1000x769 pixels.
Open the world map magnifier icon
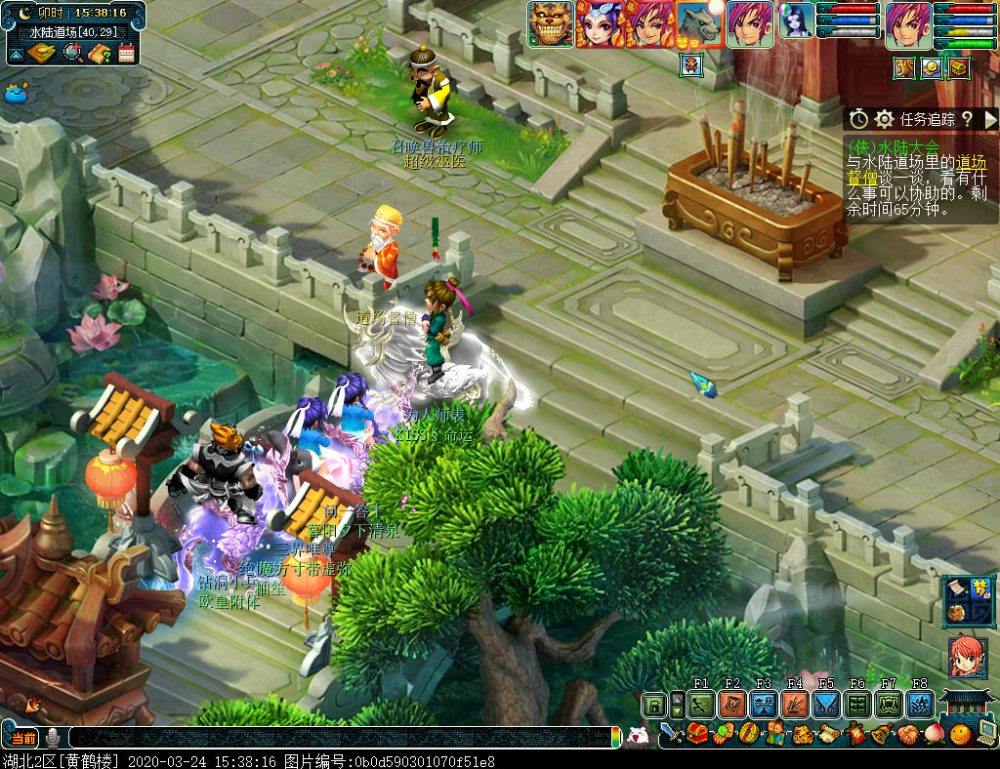click(72, 53)
